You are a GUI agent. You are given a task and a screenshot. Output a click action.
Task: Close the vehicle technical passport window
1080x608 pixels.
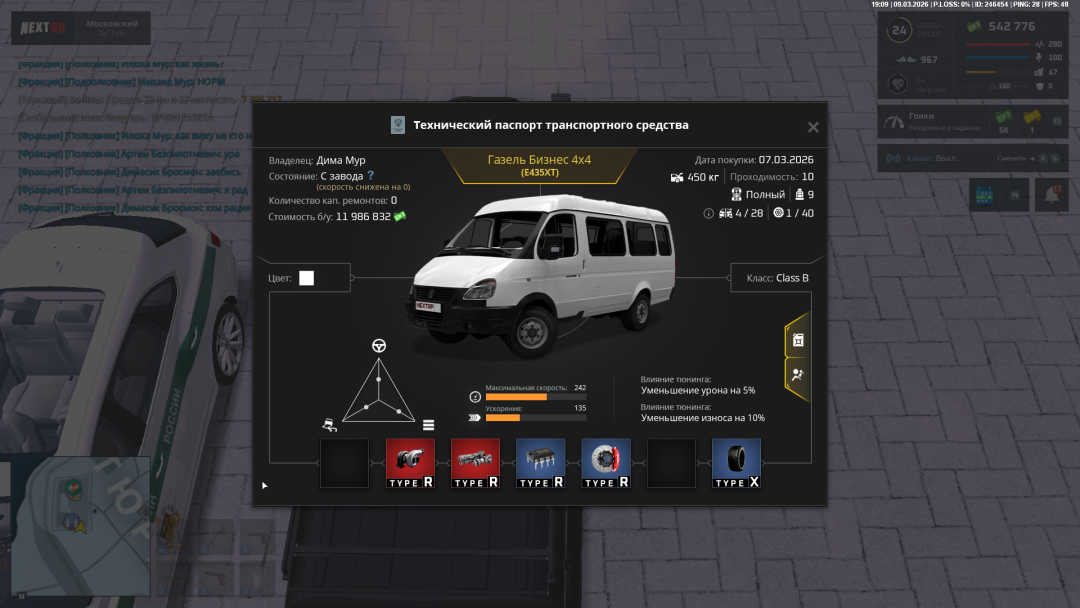pos(813,127)
